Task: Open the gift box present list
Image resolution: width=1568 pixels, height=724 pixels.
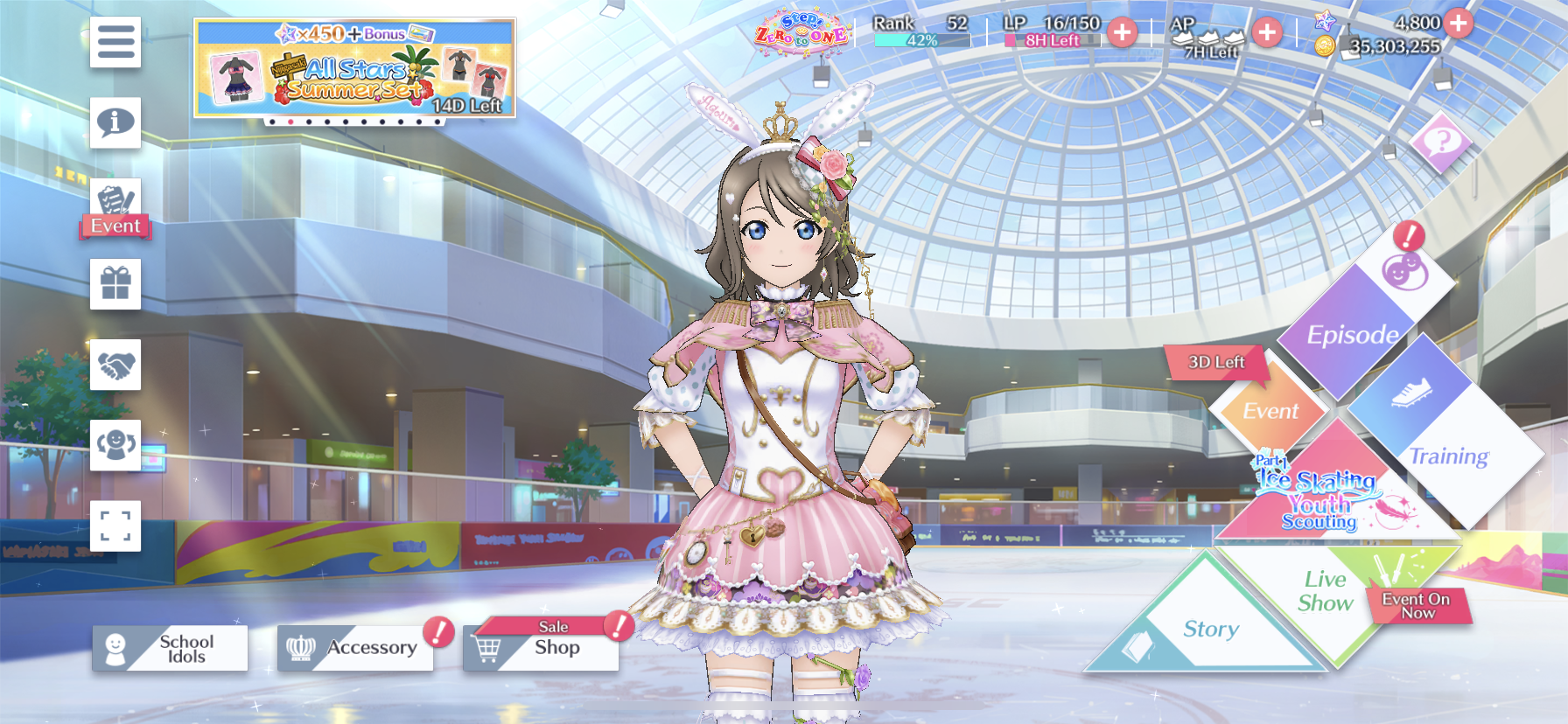Action: pos(115,284)
